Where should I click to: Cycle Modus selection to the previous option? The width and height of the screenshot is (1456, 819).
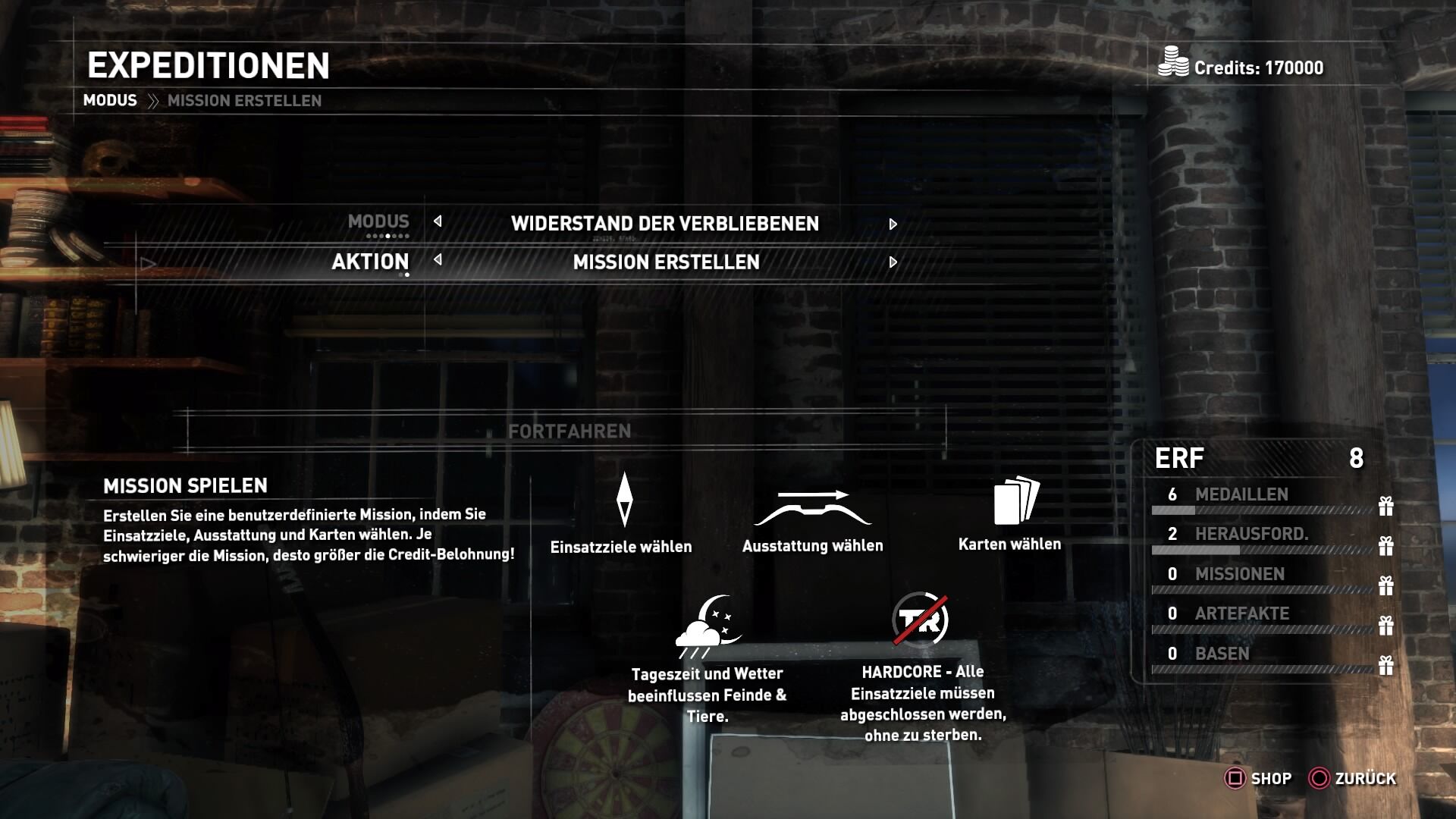pos(438,221)
